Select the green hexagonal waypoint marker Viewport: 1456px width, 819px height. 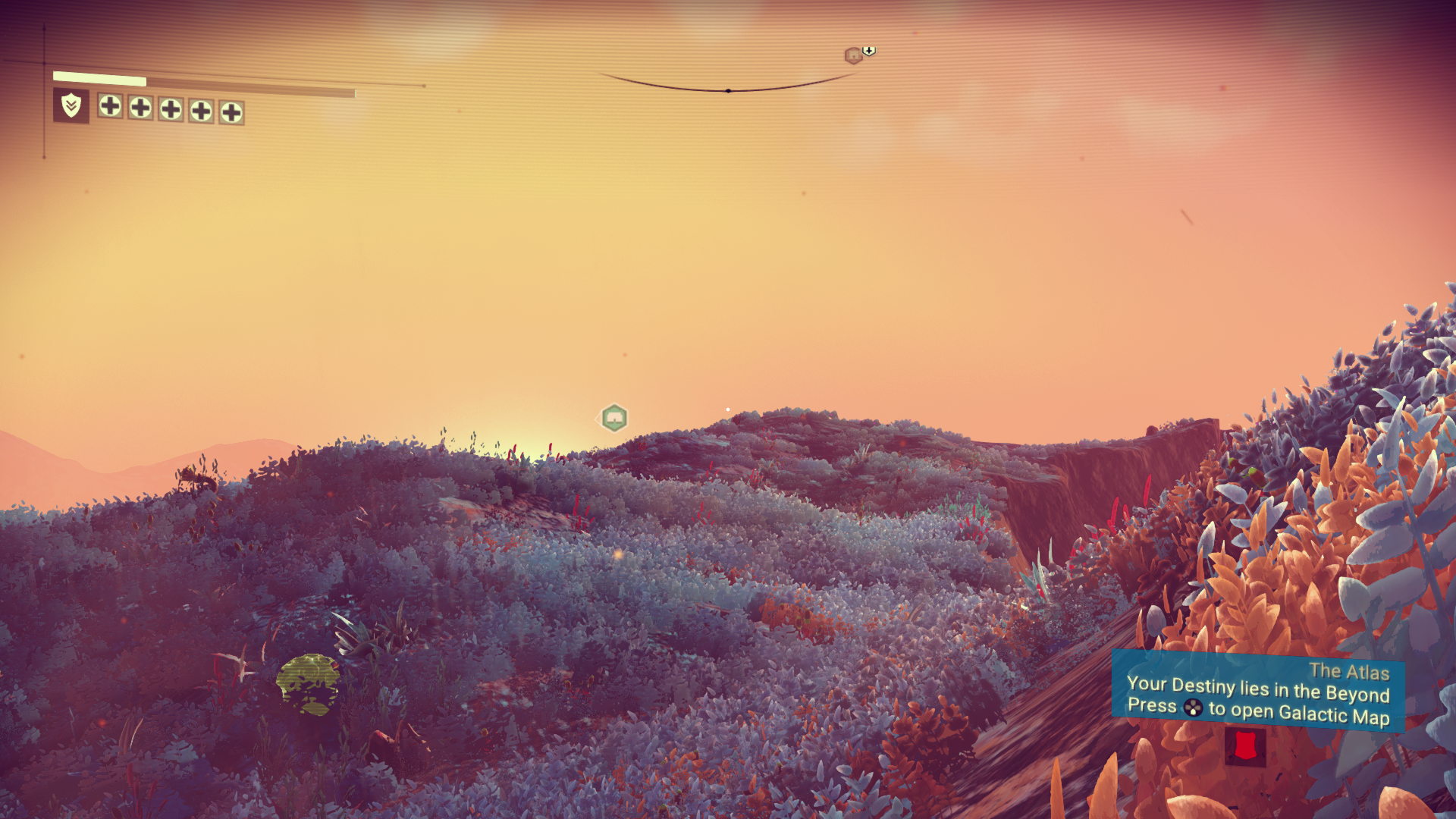click(x=614, y=418)
